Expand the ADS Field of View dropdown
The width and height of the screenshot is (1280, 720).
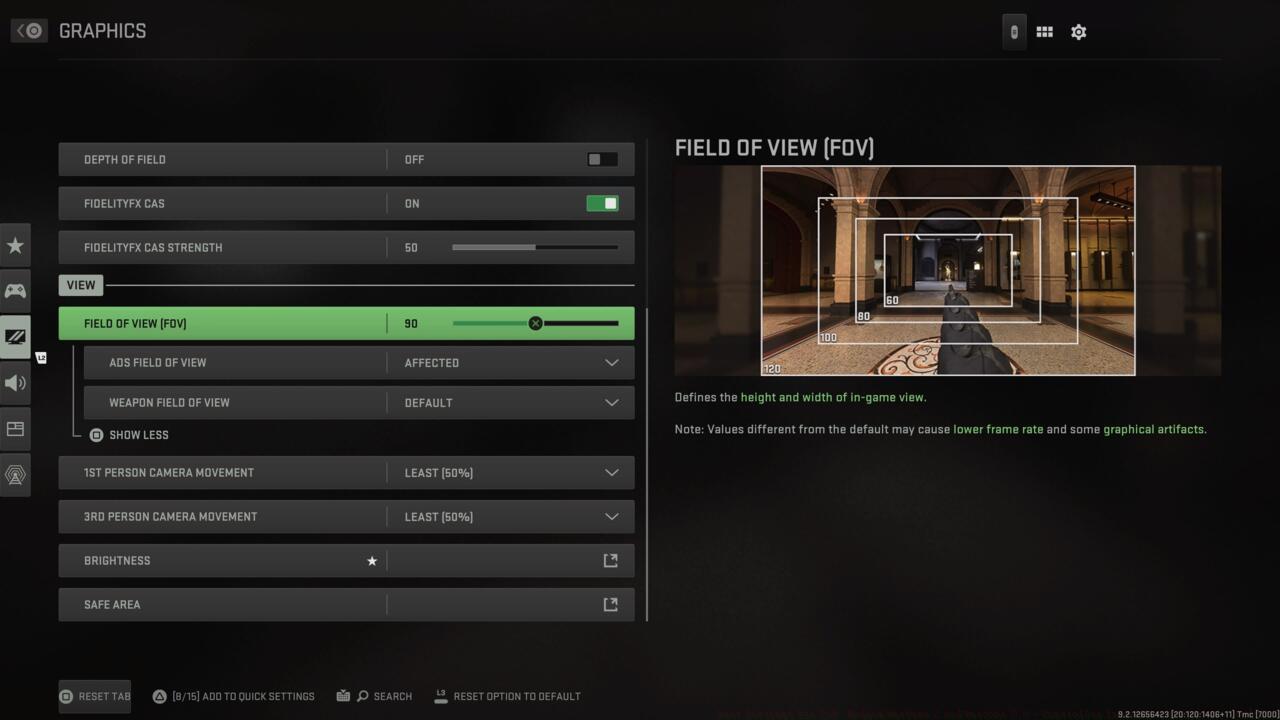[x=611, y=362]
